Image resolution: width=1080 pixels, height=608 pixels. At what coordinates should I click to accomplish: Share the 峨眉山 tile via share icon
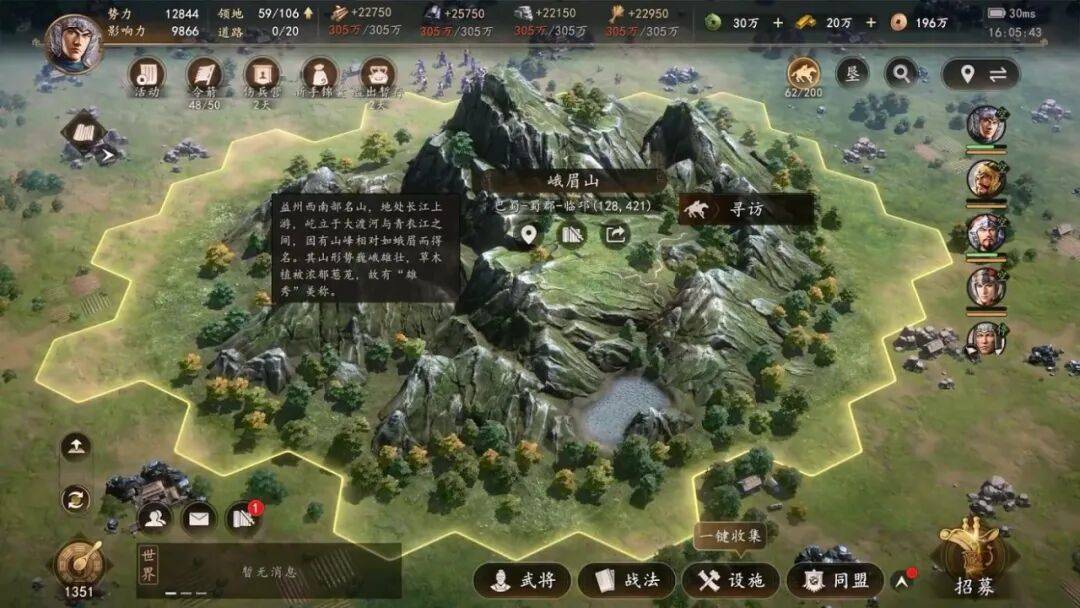coord(614,234)
